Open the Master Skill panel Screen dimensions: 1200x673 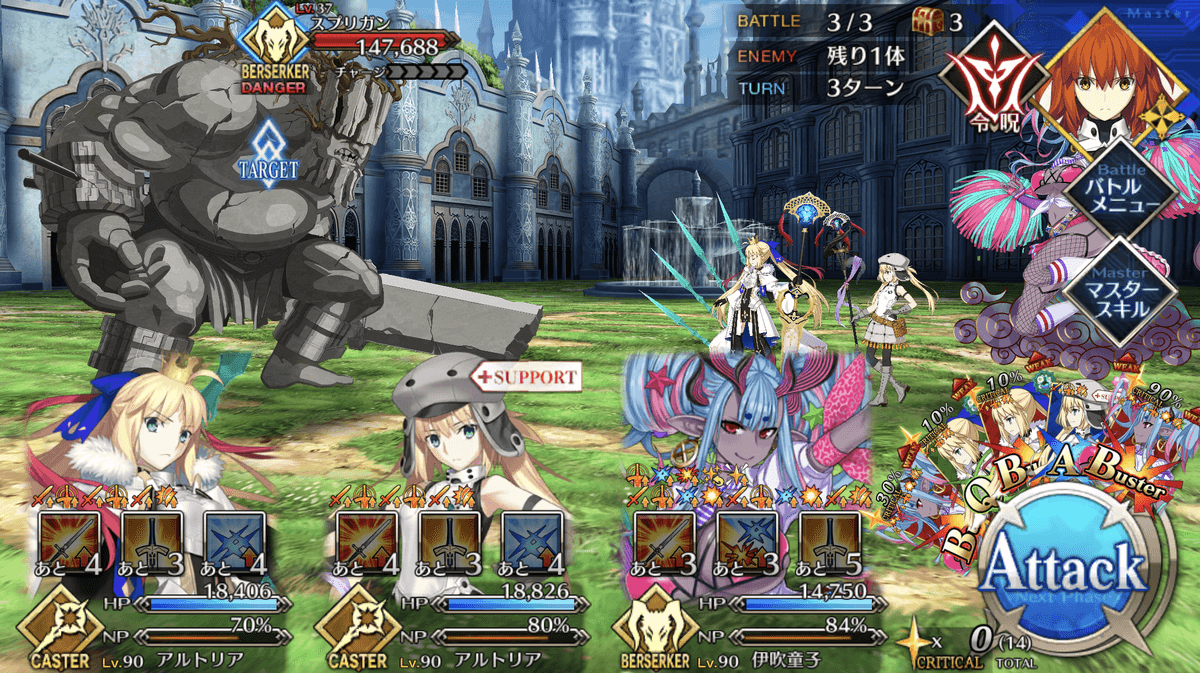coord(1113,291)
